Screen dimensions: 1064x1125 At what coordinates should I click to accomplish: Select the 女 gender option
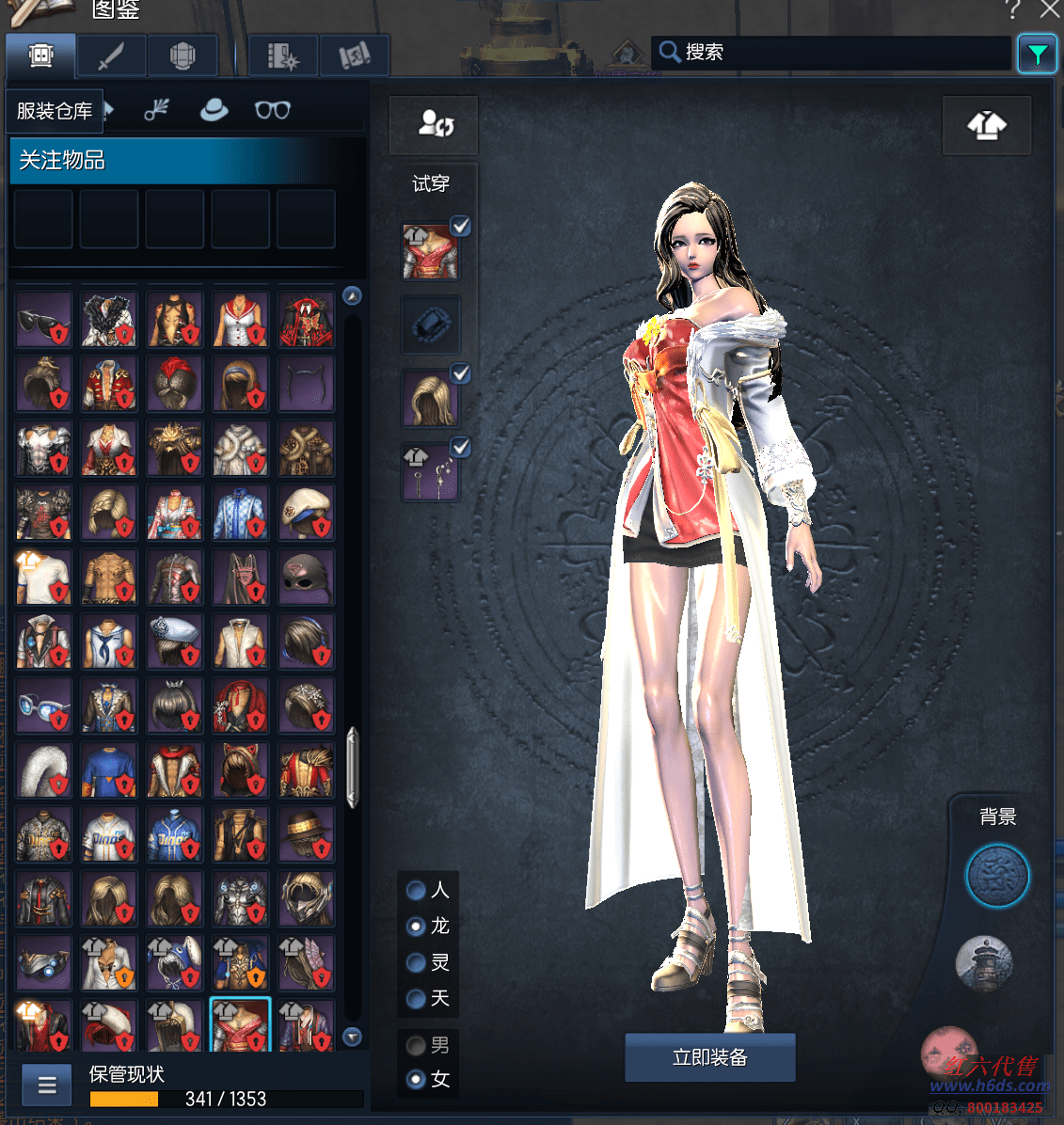[x=416, y=1080]
